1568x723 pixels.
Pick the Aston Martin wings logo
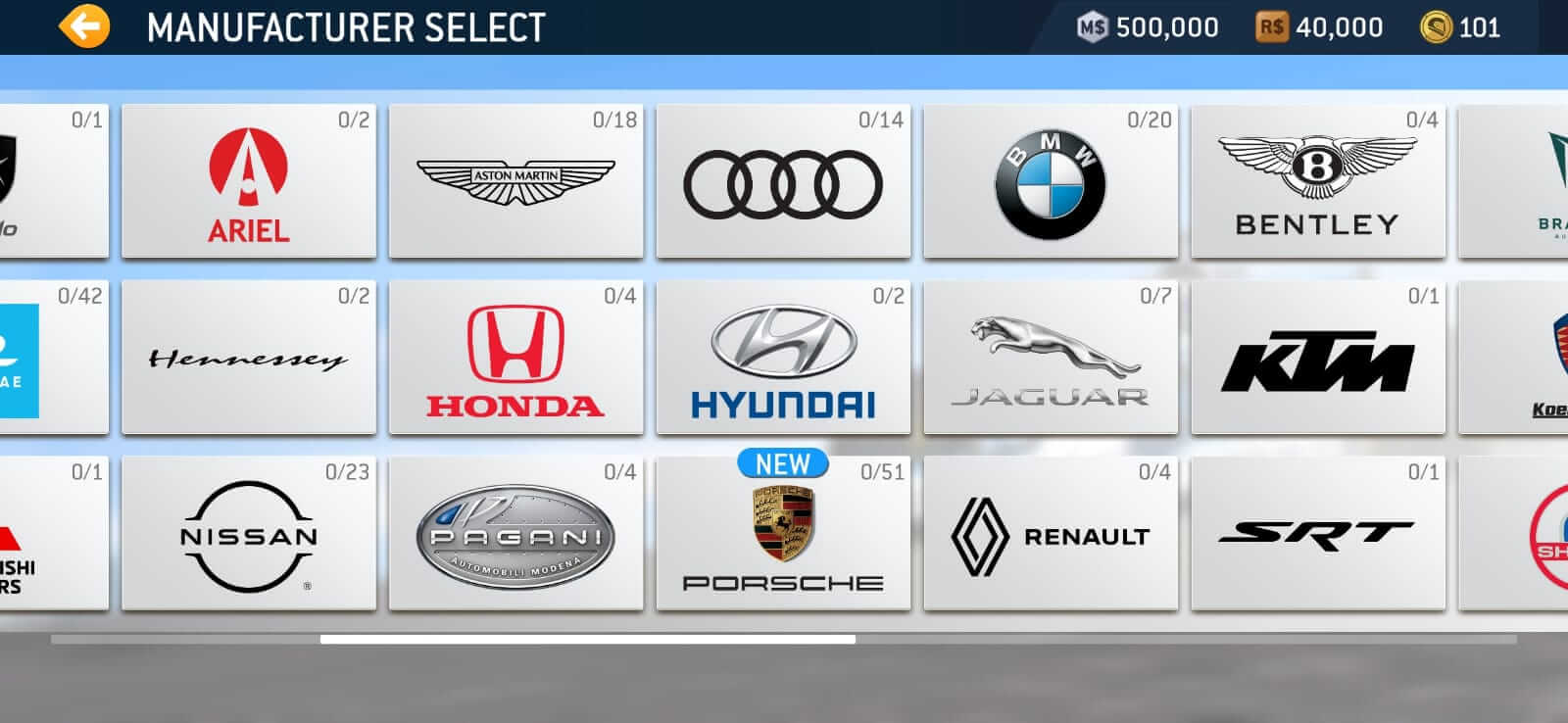515,180
